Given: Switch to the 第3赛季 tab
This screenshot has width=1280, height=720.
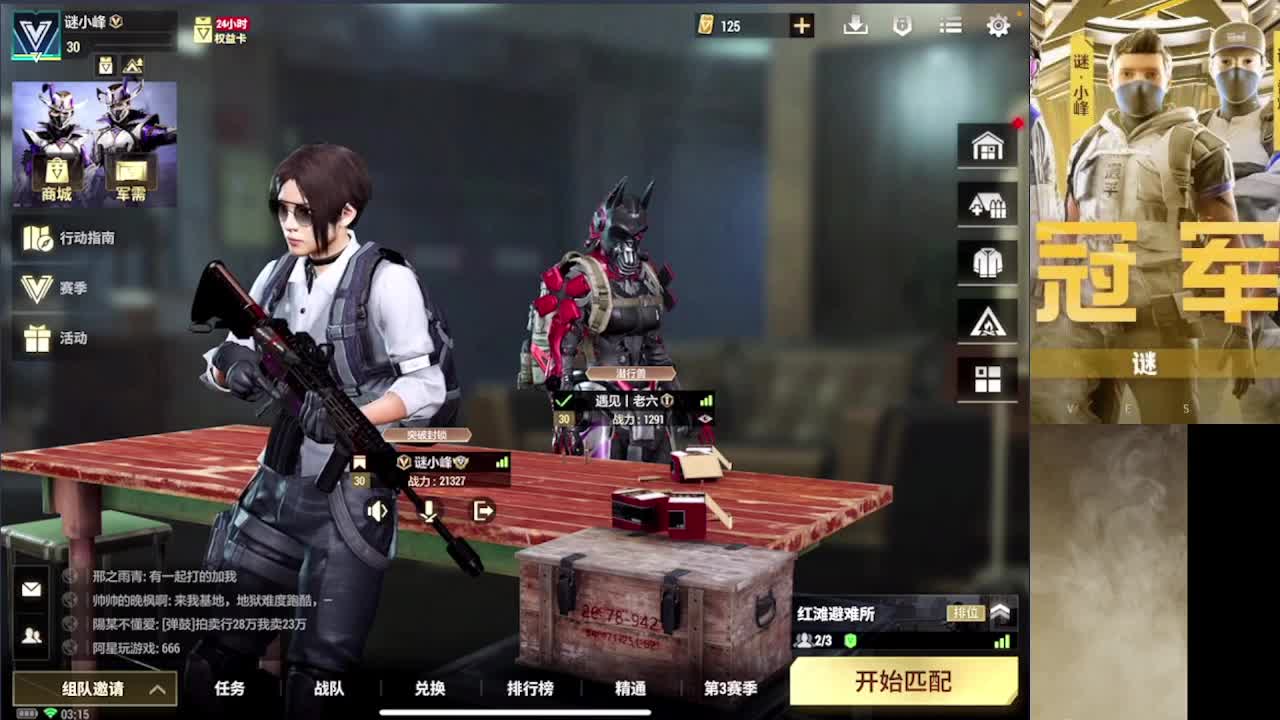Looking at the screenshot, I should [729, 689].
